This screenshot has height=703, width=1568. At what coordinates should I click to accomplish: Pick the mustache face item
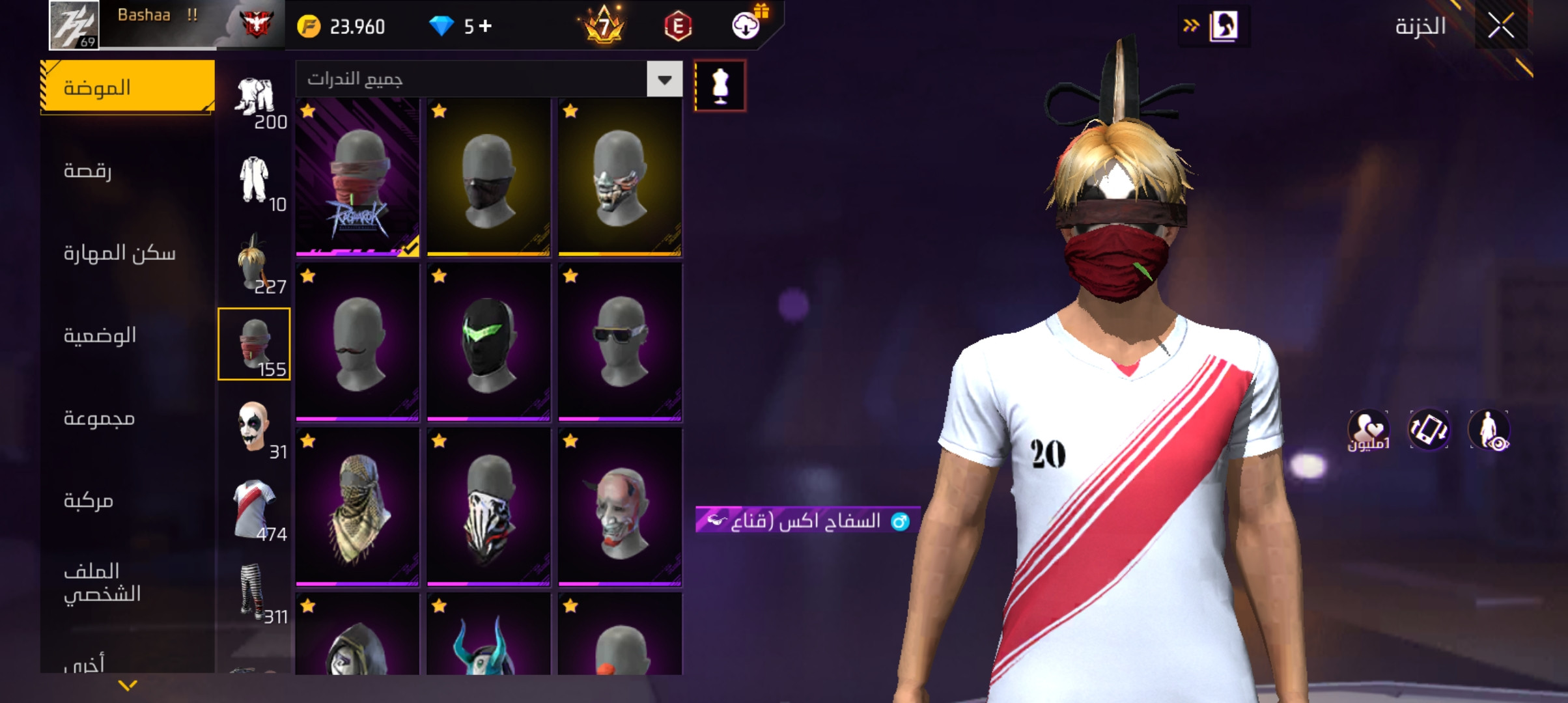(x=357, y=342)
